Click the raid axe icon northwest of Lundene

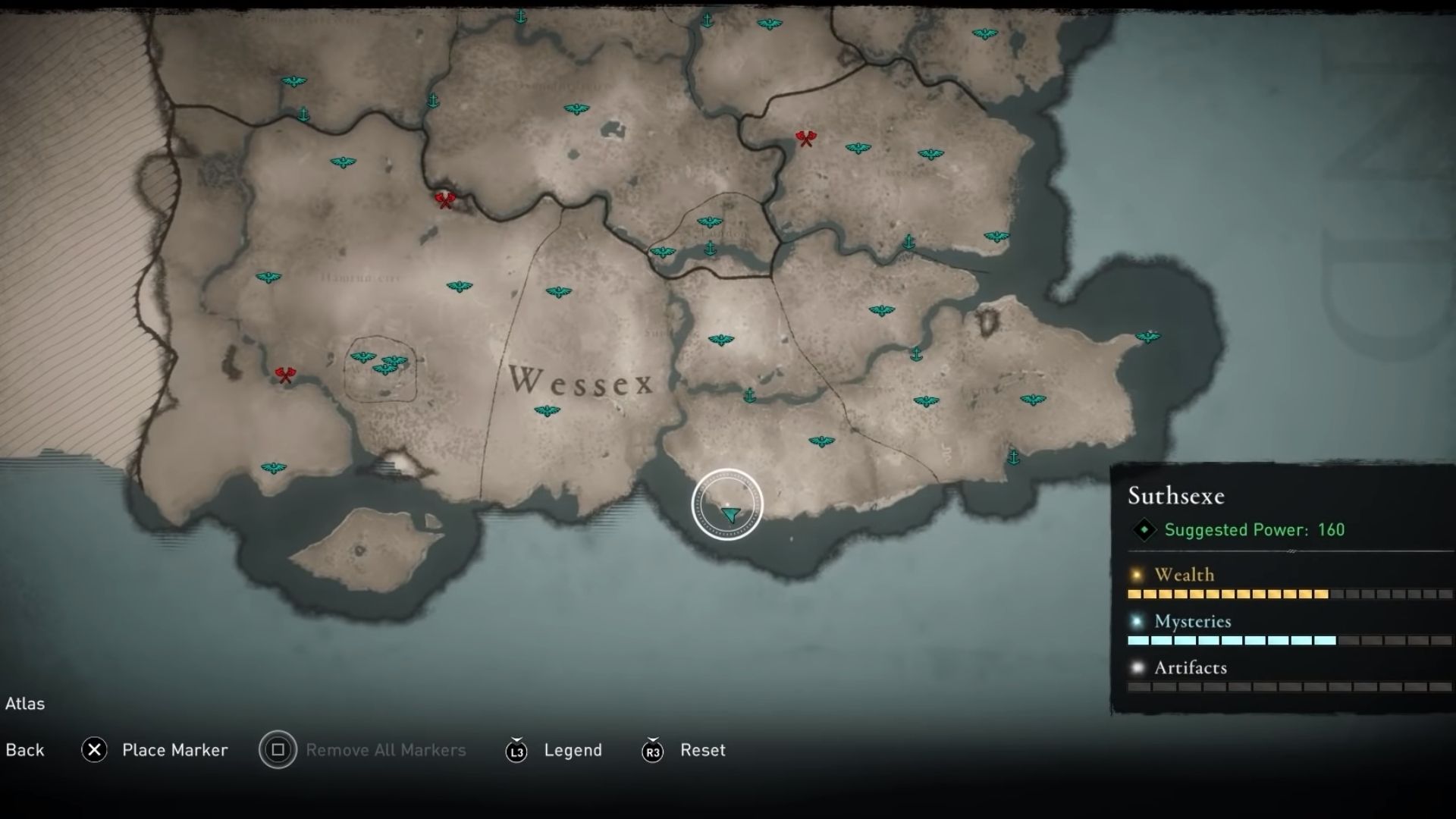(446, 199)
